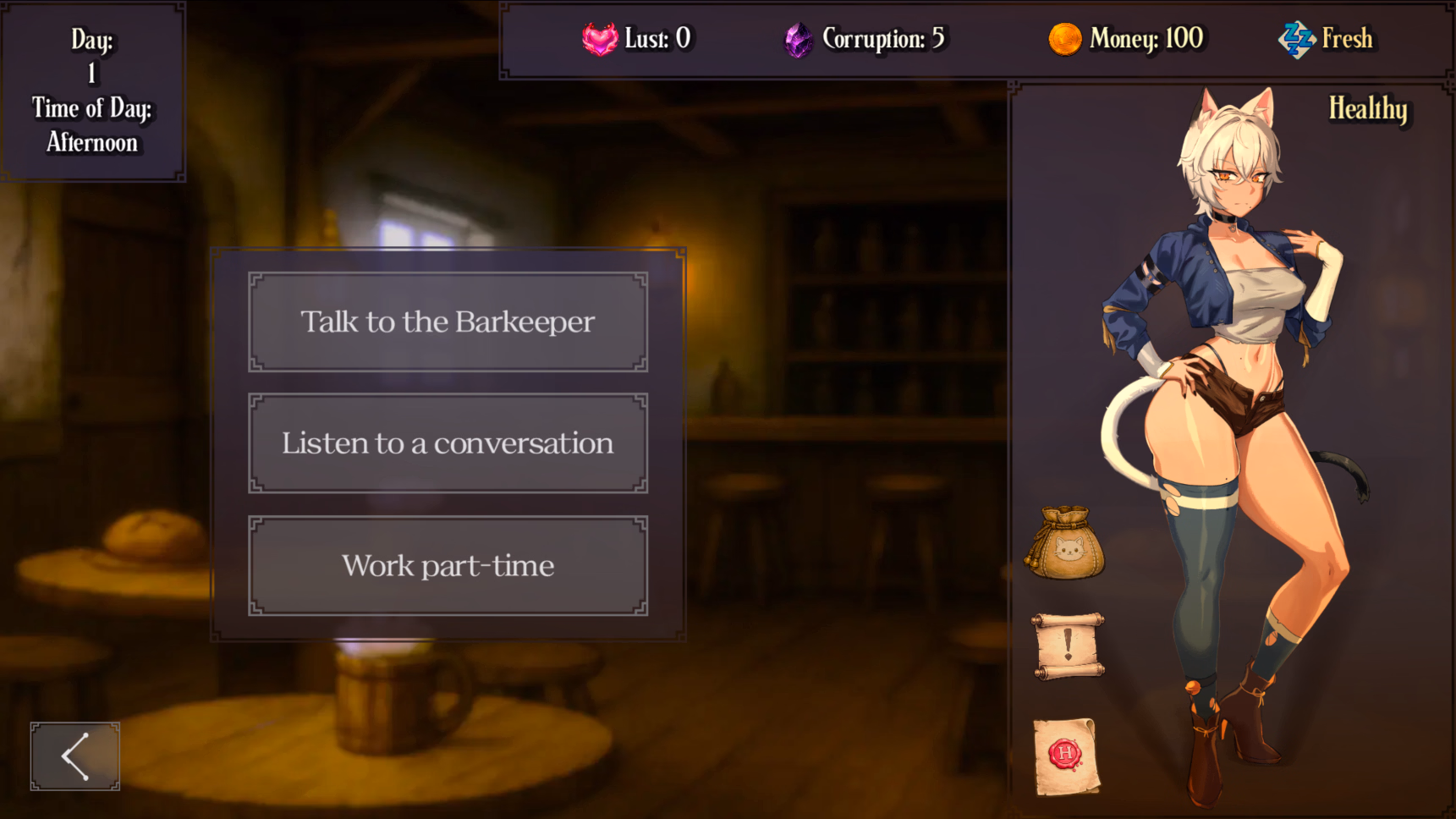Select Listen to a conversation
The height and width of the screenshot is (819, 1456).
(447, 443)
